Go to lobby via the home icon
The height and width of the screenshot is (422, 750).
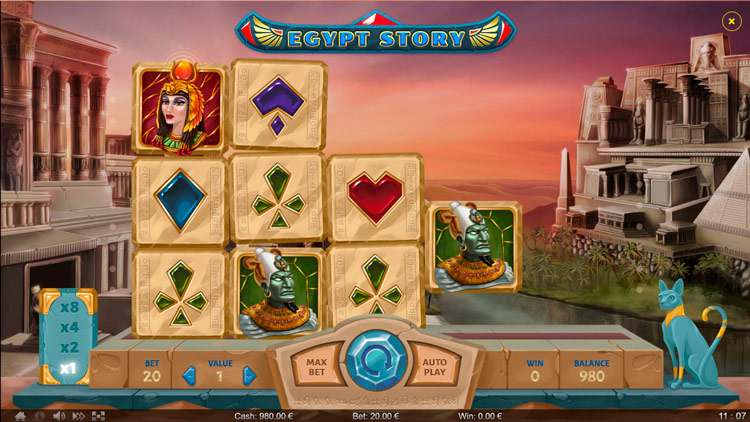tap(19, 415)
